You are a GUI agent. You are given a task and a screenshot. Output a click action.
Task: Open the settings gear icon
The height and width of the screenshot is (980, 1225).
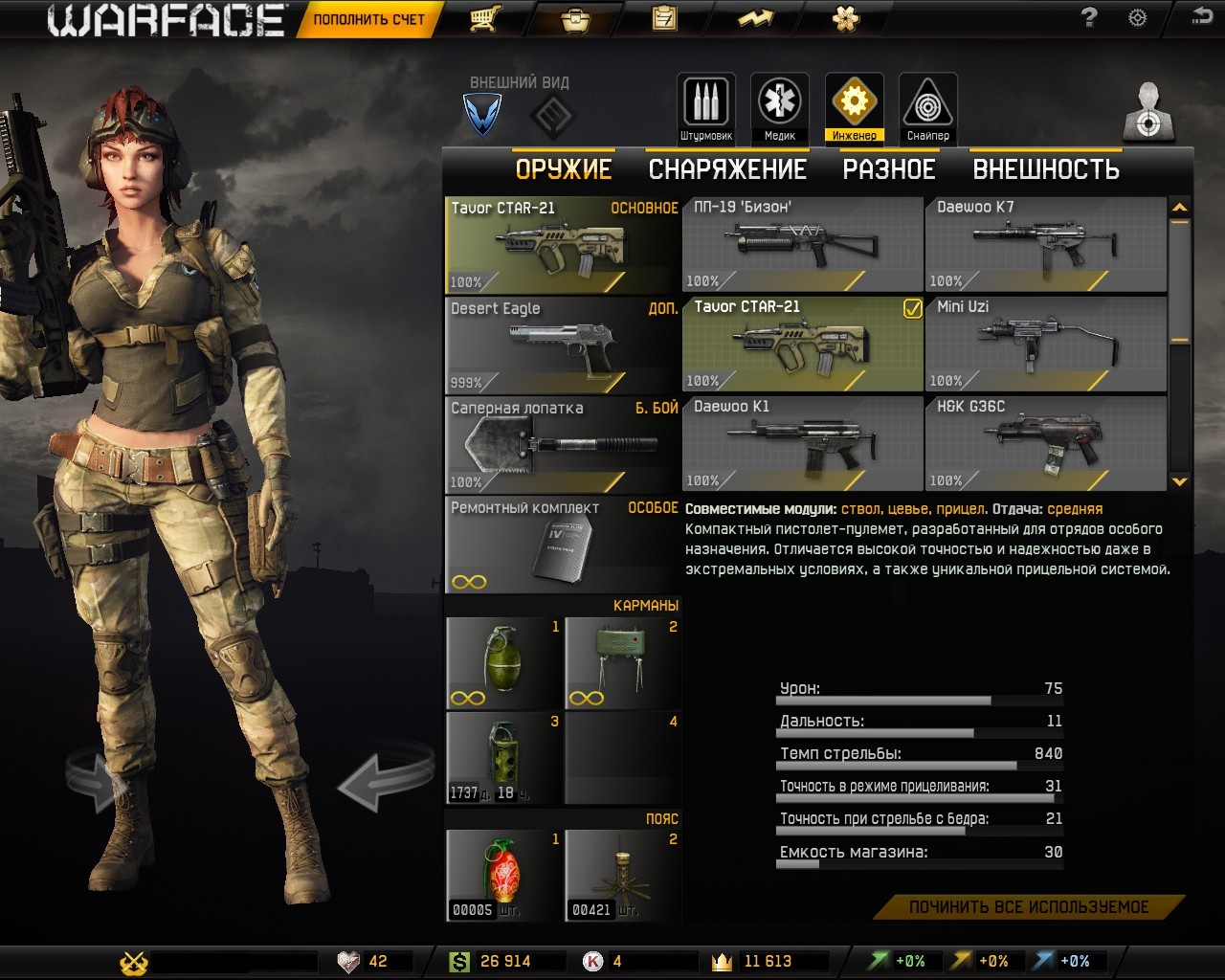pyautogui.click(x=1137, y=18)
